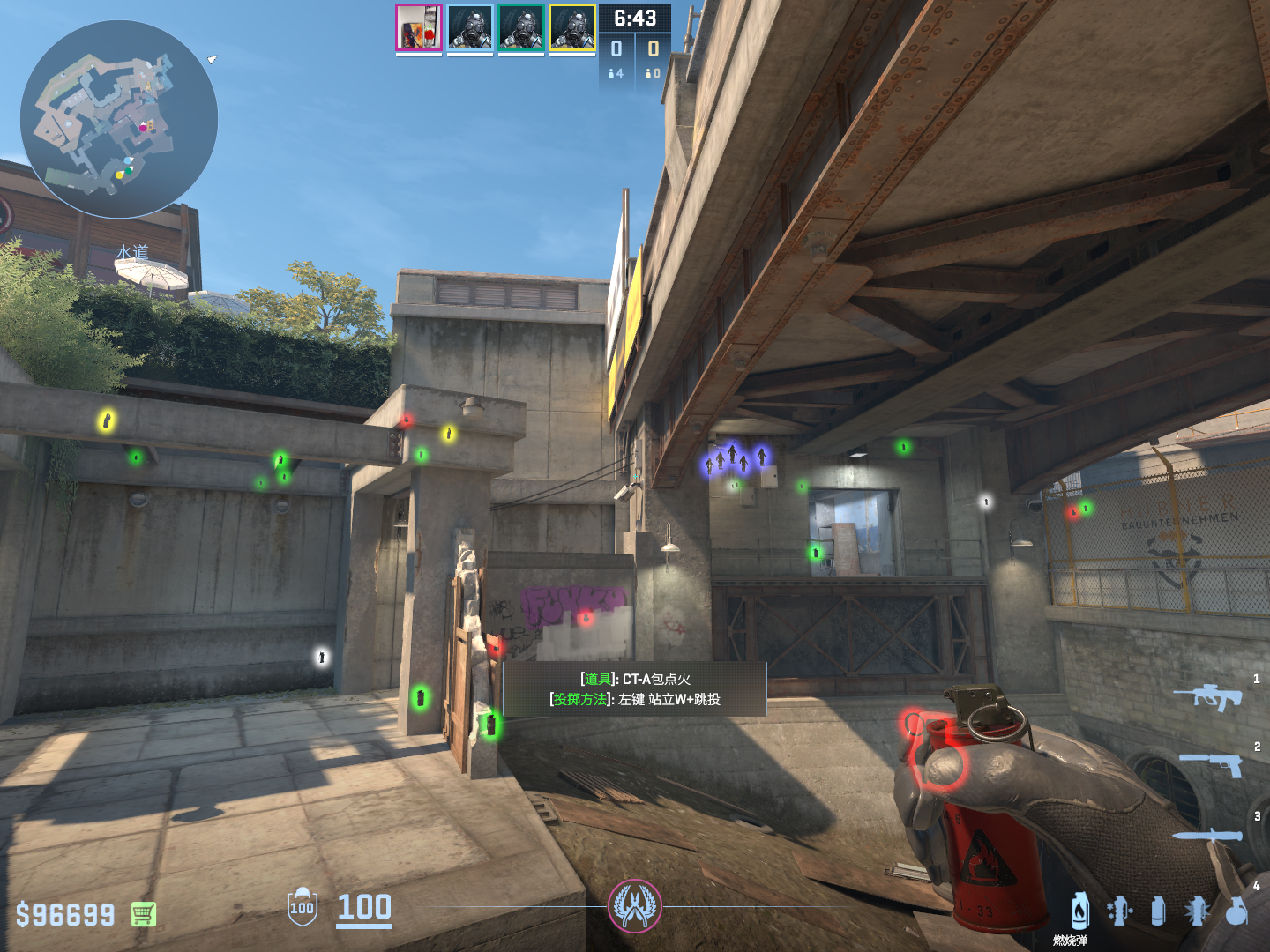Select the incendiary grenade icon
The image size is (1270, 952).
pyautogui.click(x=1080, y=911)
